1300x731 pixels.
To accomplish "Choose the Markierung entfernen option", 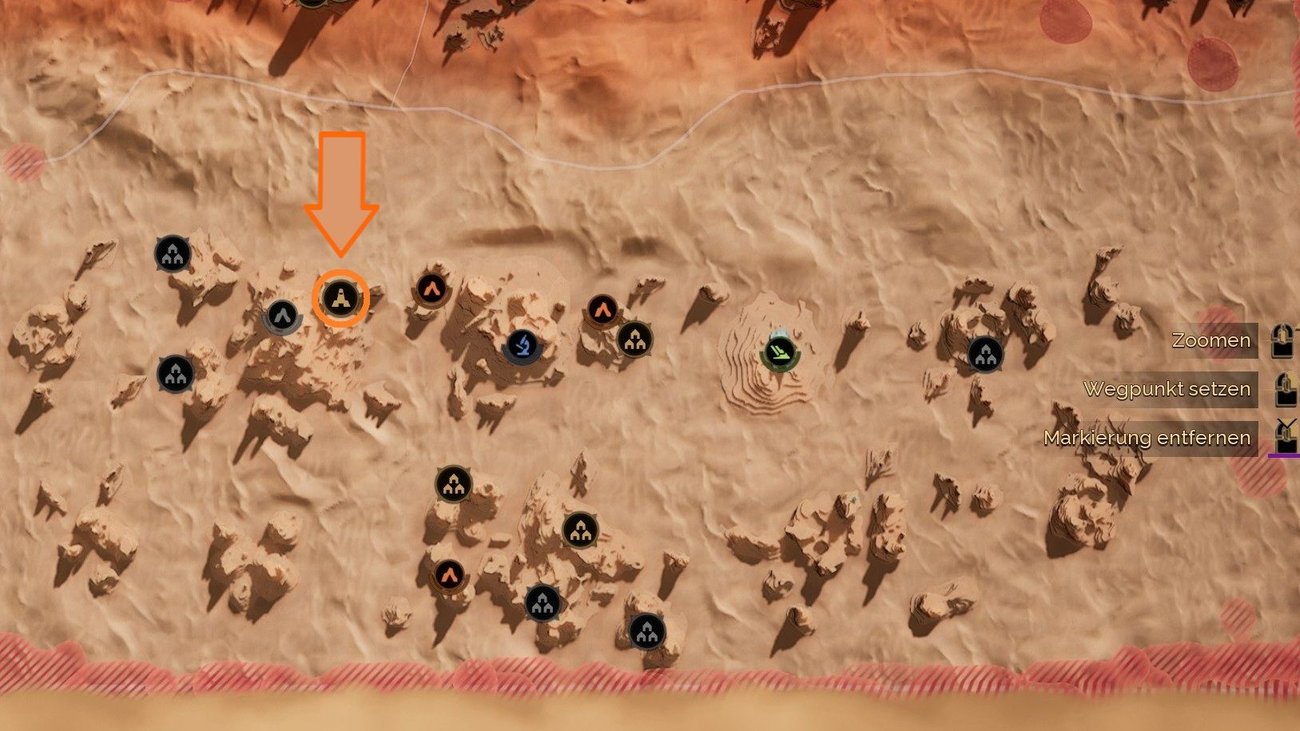I will click(1147, 437).
